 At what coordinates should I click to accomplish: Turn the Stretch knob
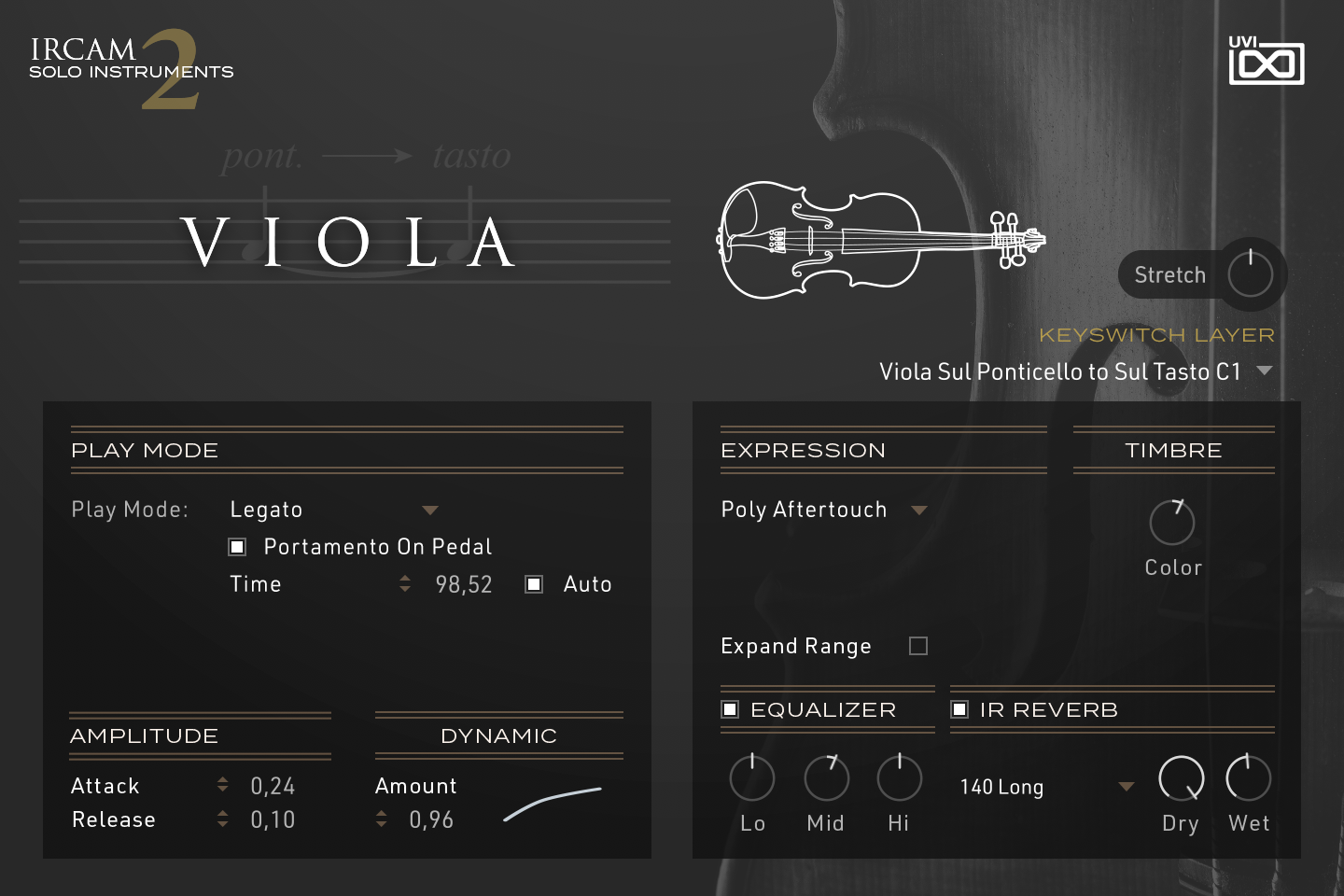click(x=1250, y=273)
